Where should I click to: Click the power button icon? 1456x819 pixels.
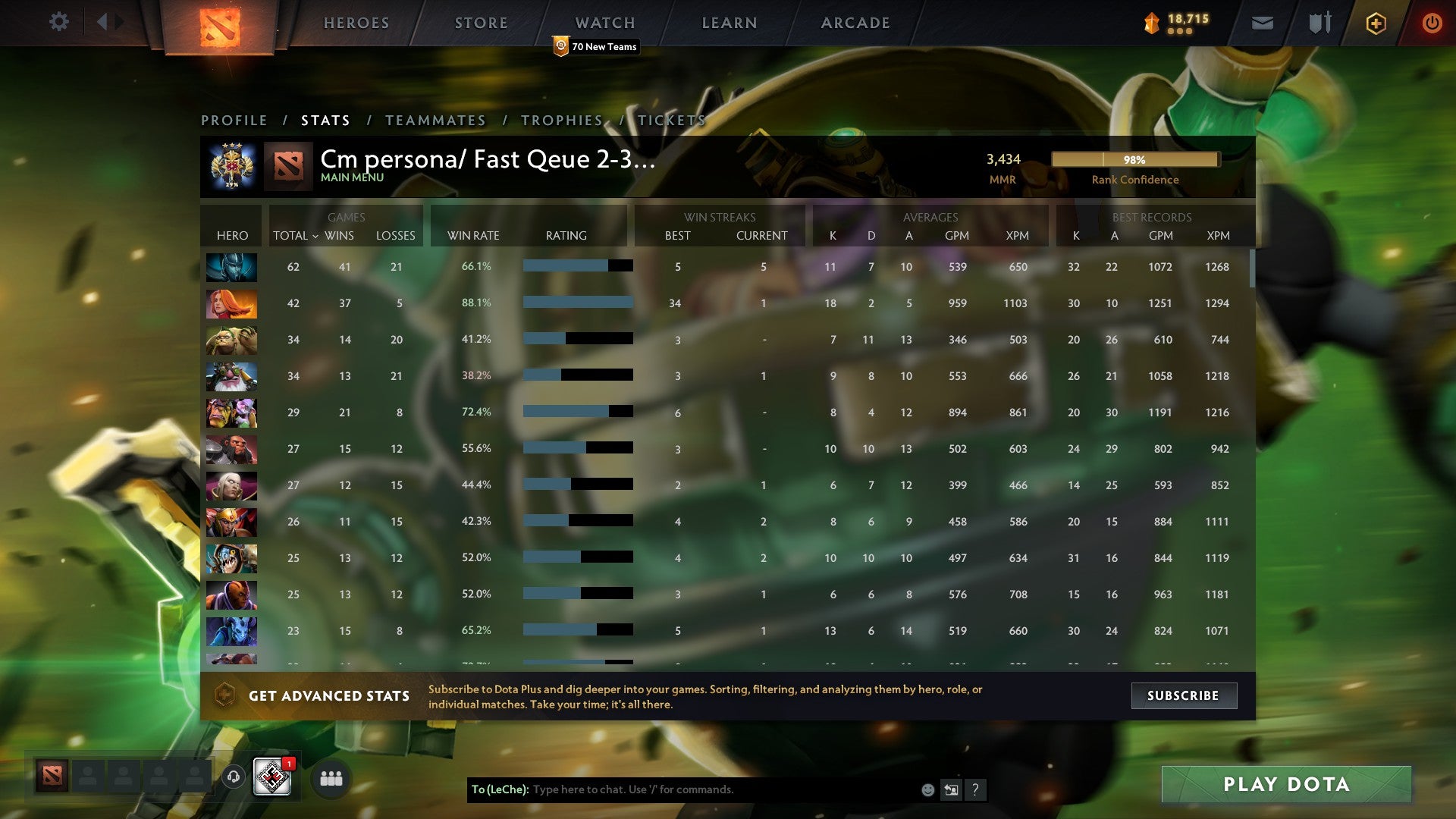(x=1432, y=23)
